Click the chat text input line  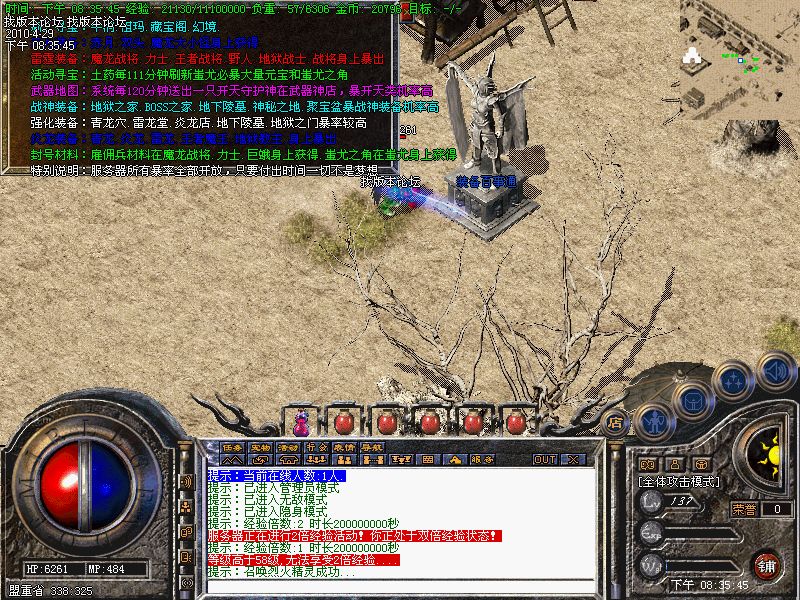pos(400,587)
